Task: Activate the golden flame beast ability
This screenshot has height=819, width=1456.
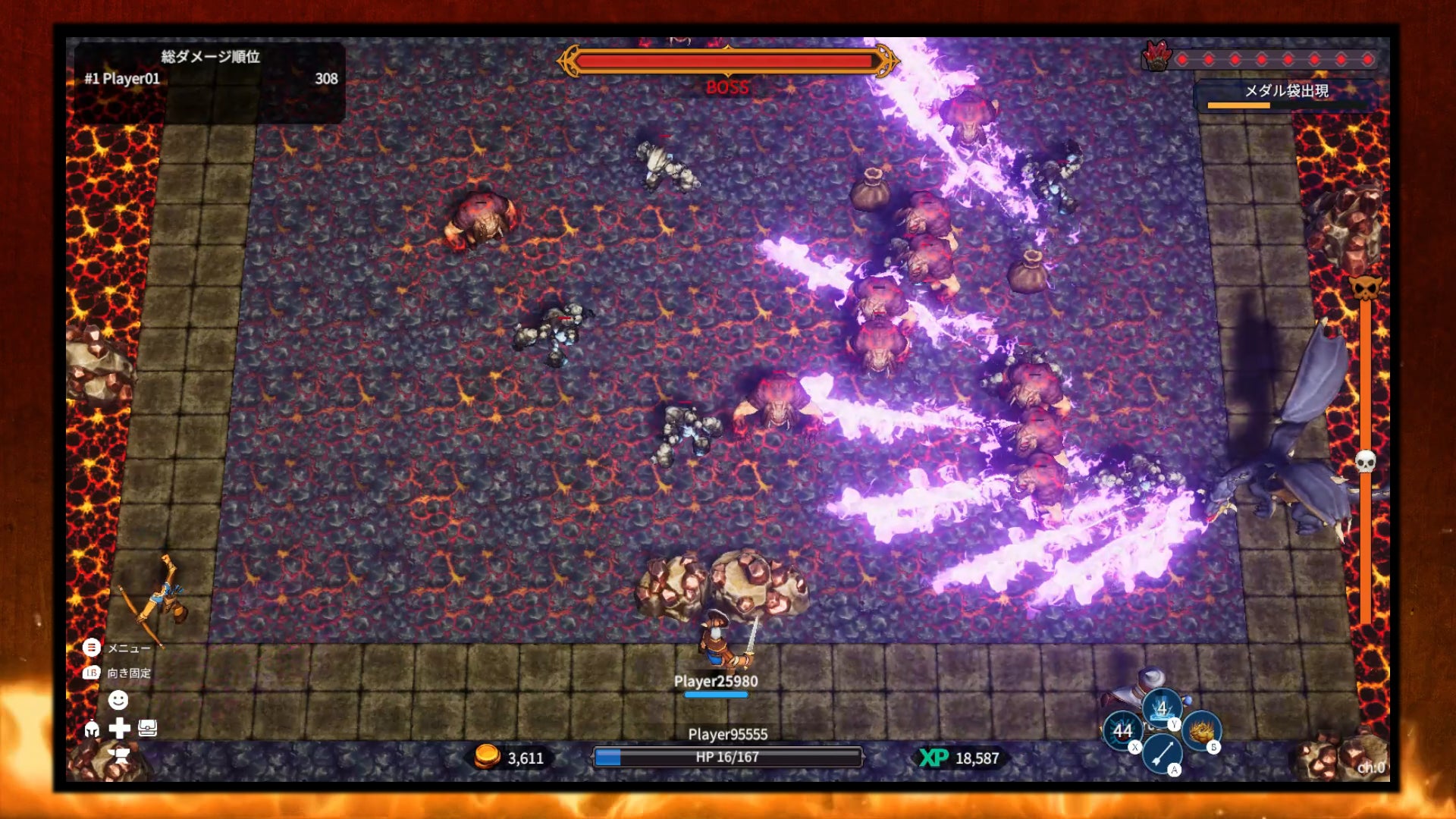Action: pos(1201,730)
